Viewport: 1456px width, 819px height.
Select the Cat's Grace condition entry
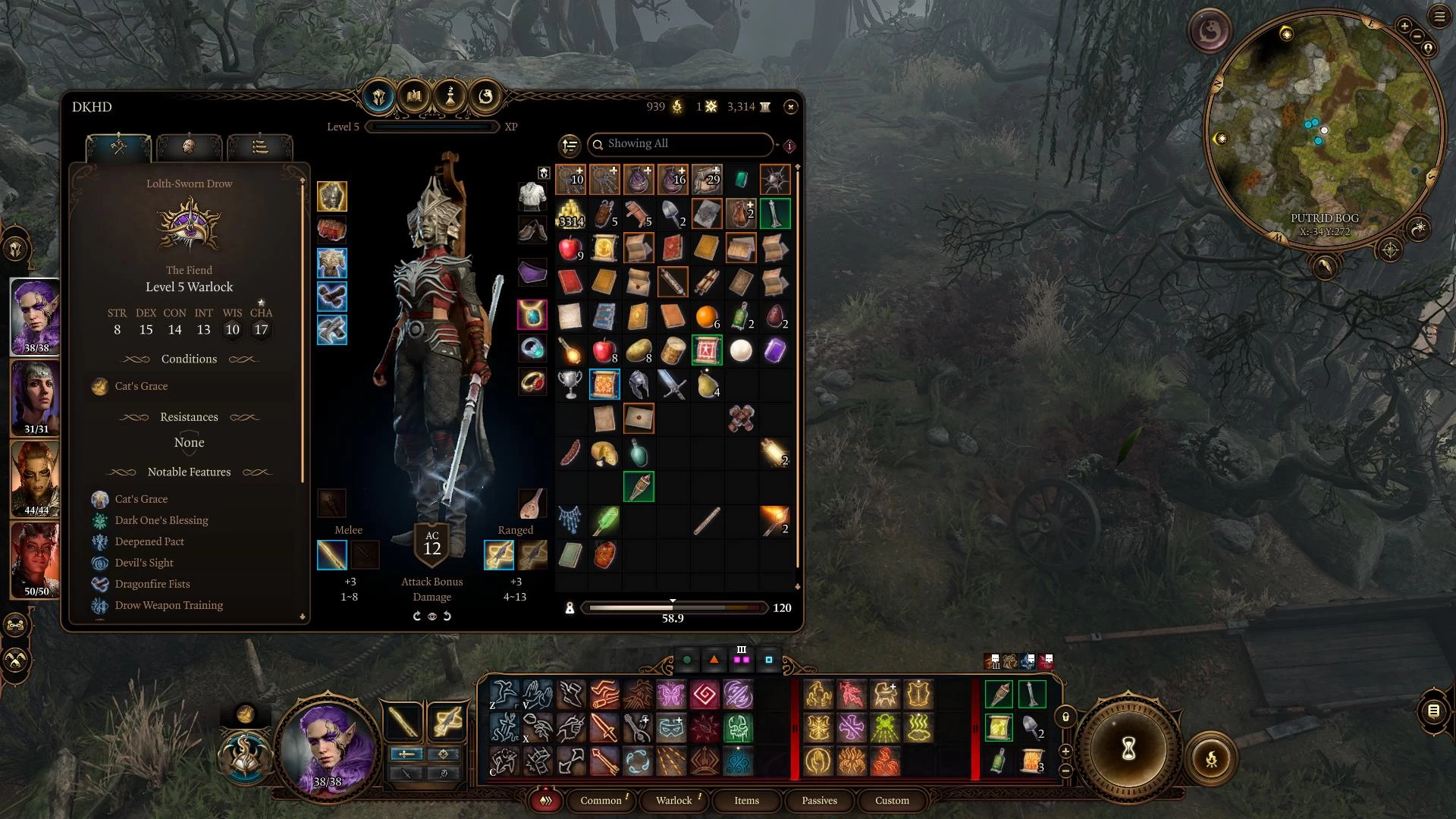(x=141, y=386)
